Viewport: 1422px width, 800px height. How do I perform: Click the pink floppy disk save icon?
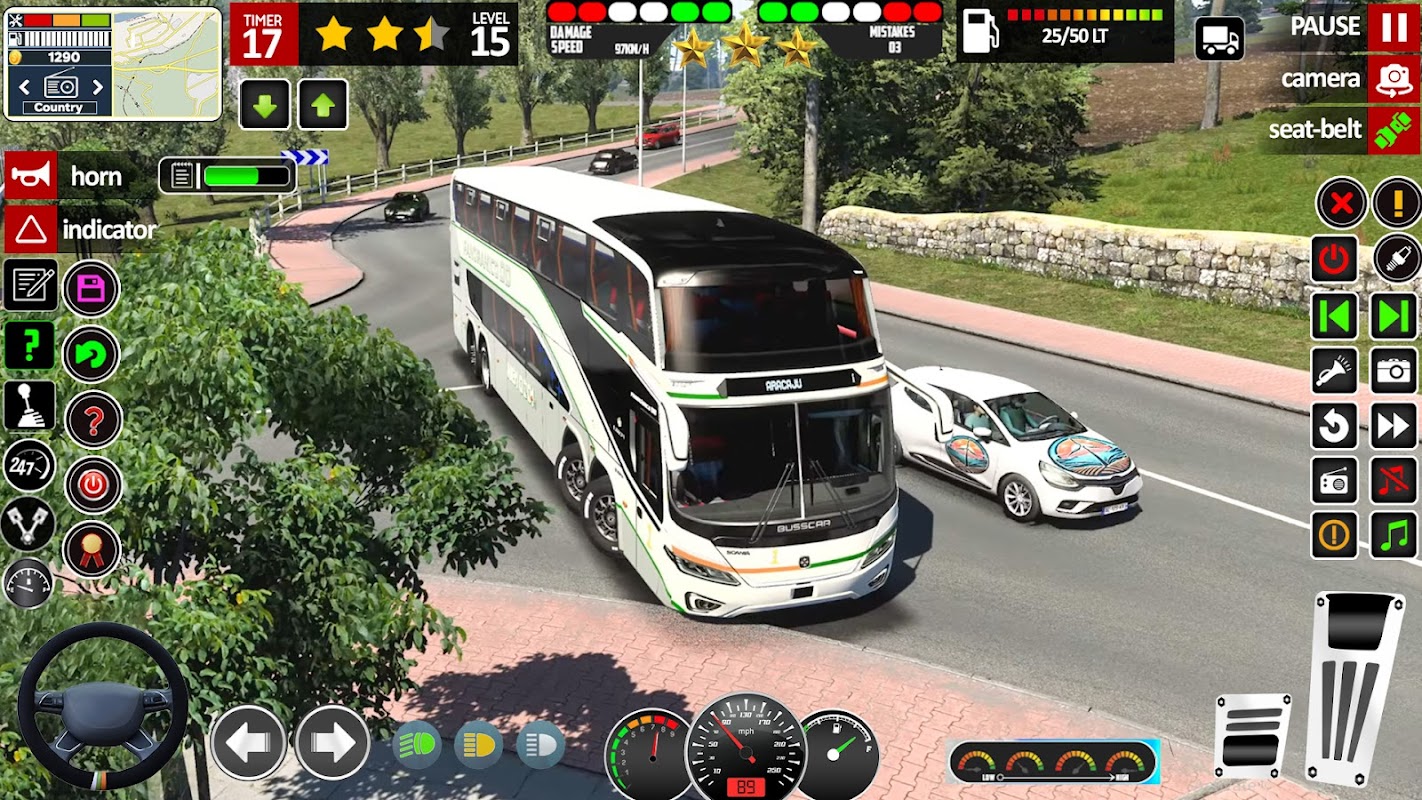92,289
